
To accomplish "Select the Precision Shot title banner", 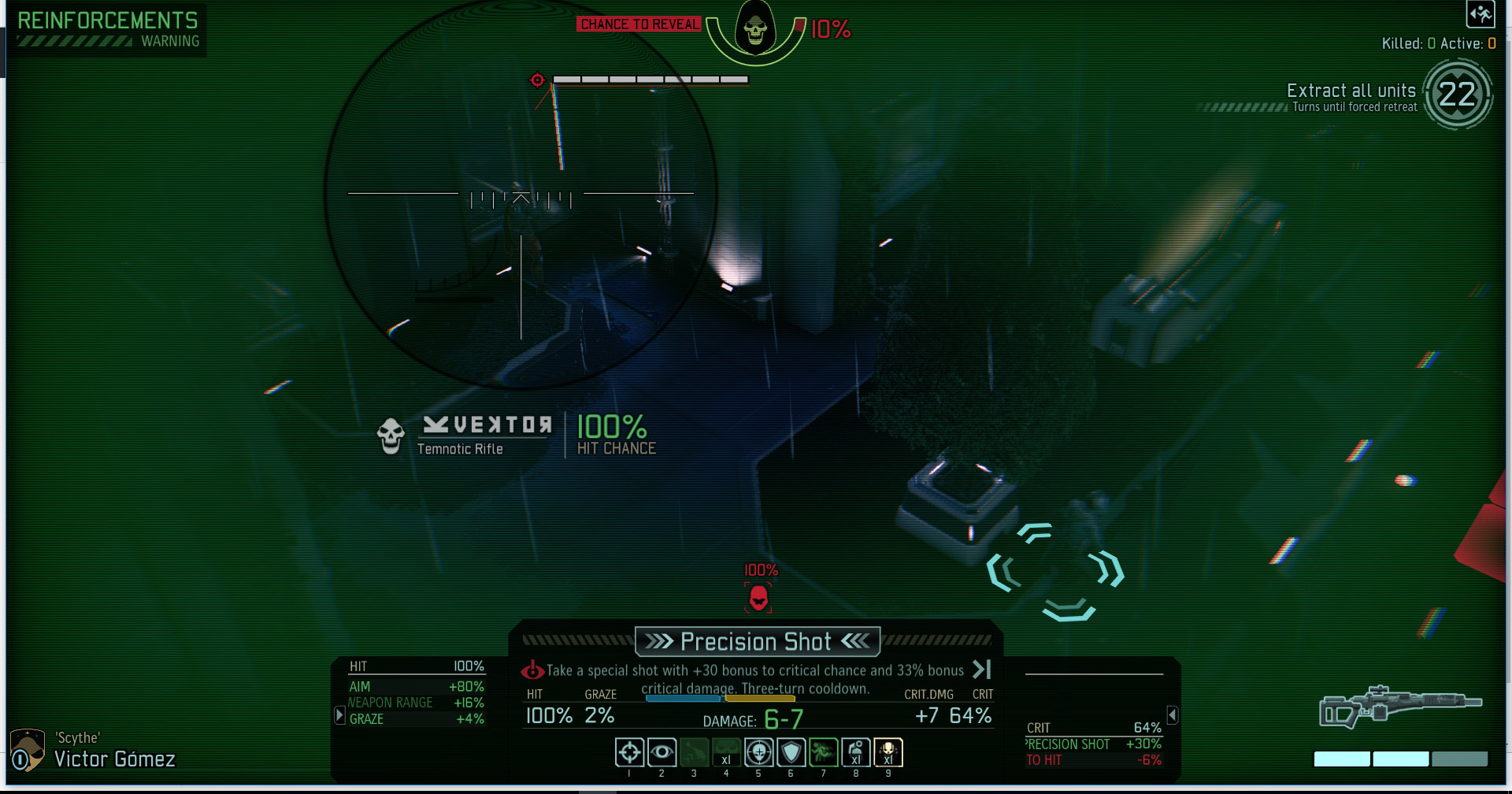I will click(x=757, y=641).
